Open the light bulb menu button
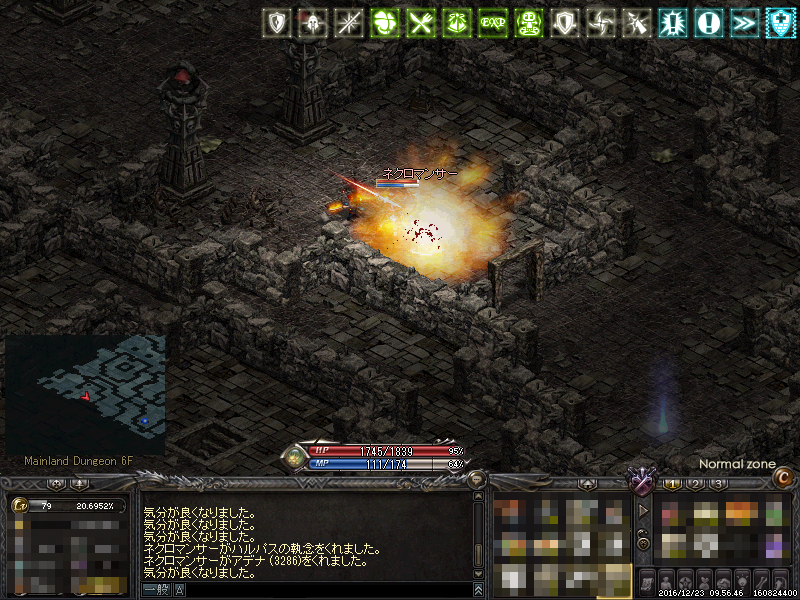 742,582
